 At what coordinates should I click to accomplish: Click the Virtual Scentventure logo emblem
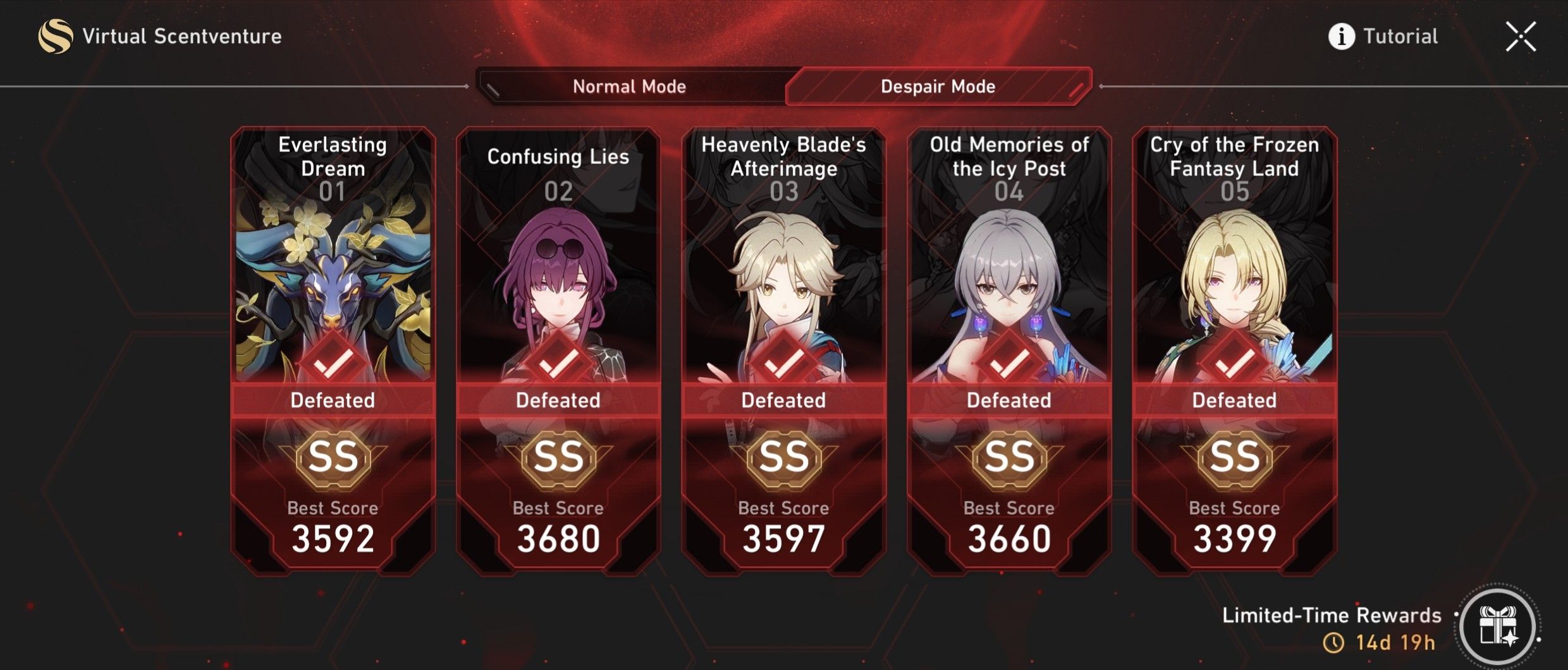(x=57, y=35)
